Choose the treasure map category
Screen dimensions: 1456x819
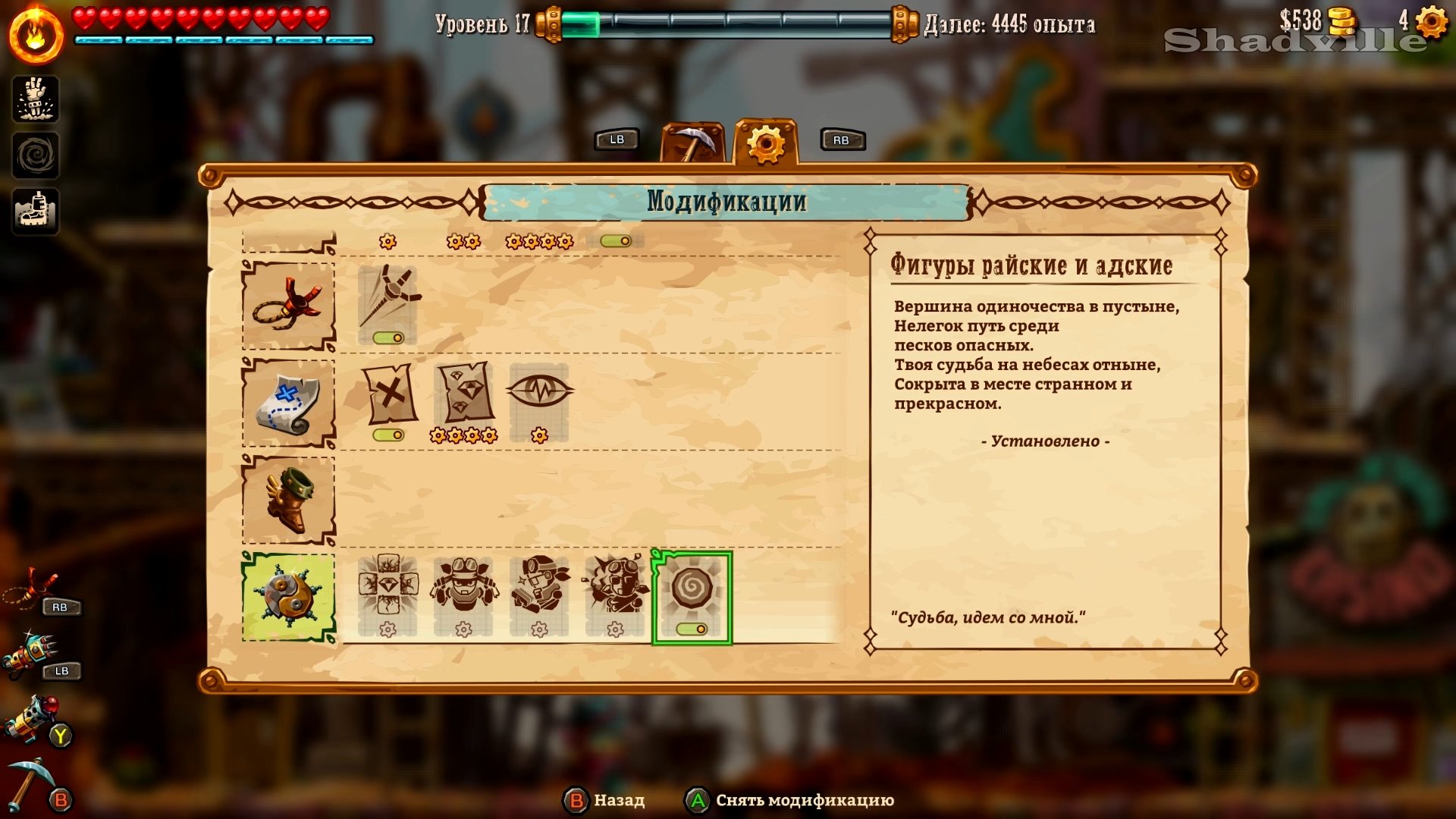tap(288, 403)
